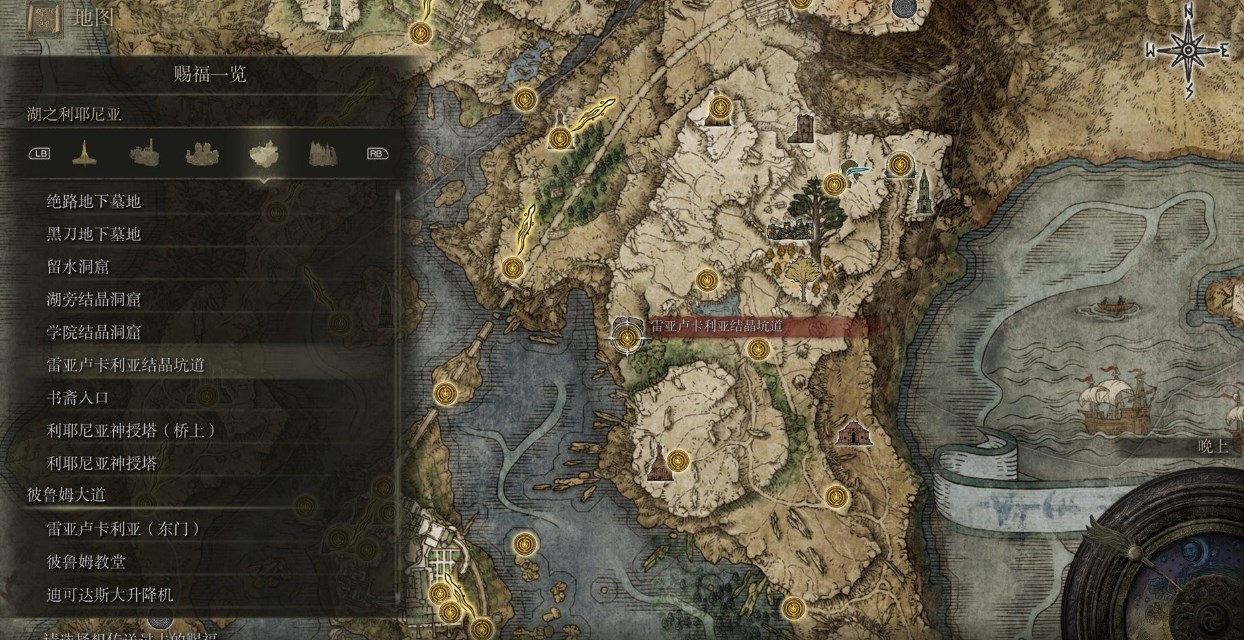Switch to the jagged spires category tab

click(x=320, y=153)
